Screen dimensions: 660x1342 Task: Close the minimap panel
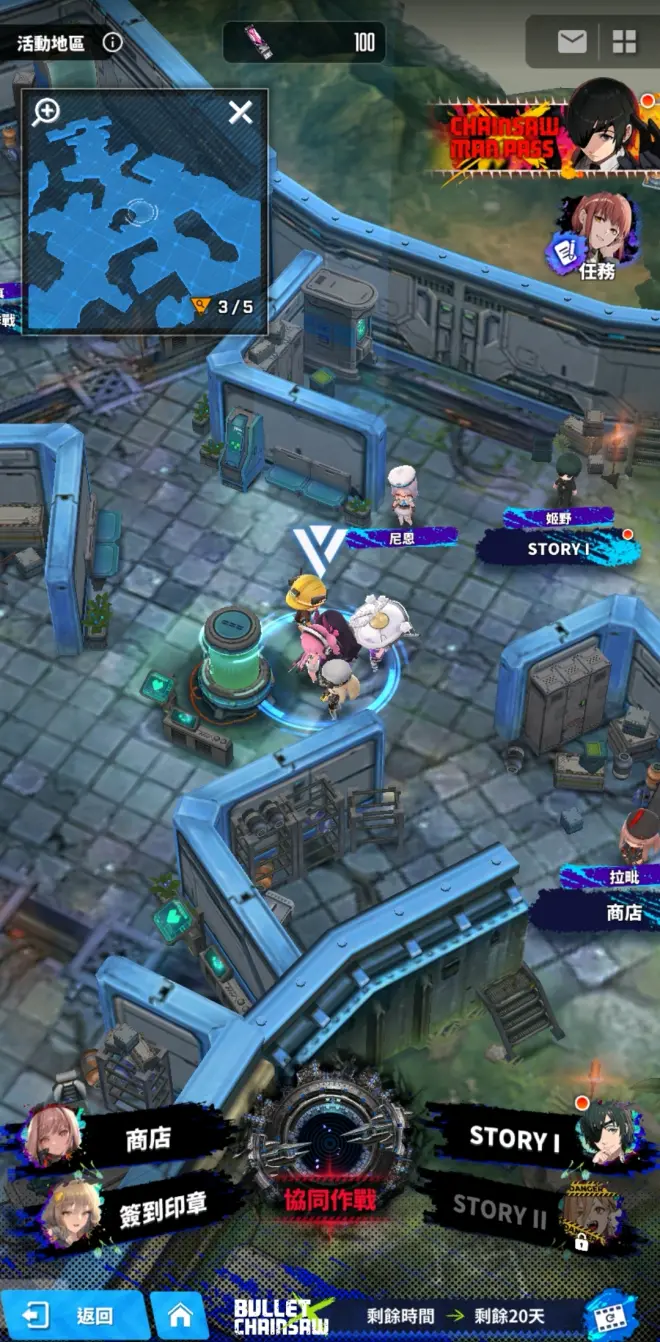point(240,112)
